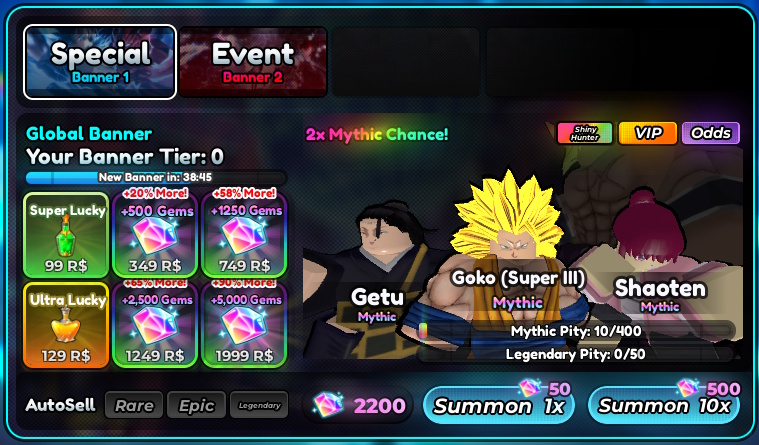Viewport: 759px width, 445px height.
Task: Purchase the +1250 Gems pack
Action: 245,233
